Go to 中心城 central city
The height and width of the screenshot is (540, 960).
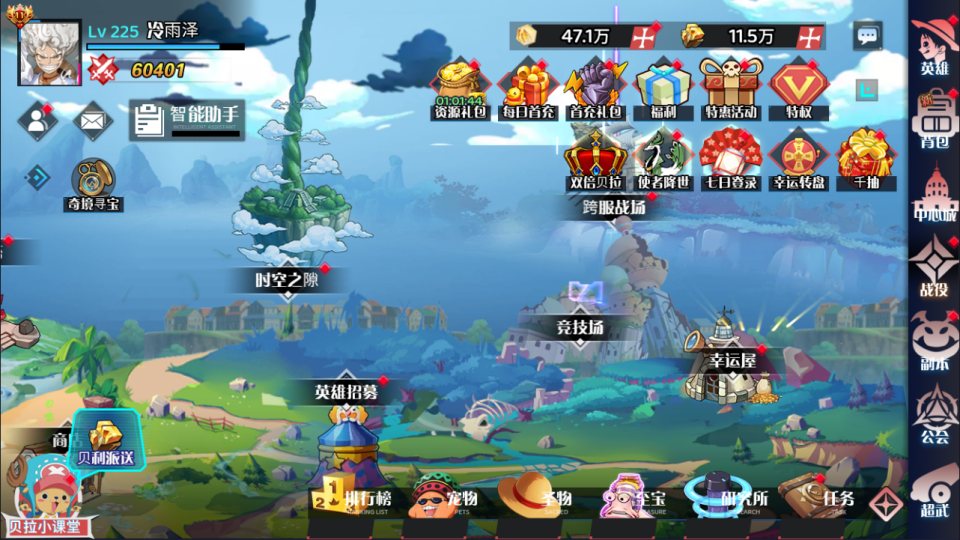[x=934, y=193]
